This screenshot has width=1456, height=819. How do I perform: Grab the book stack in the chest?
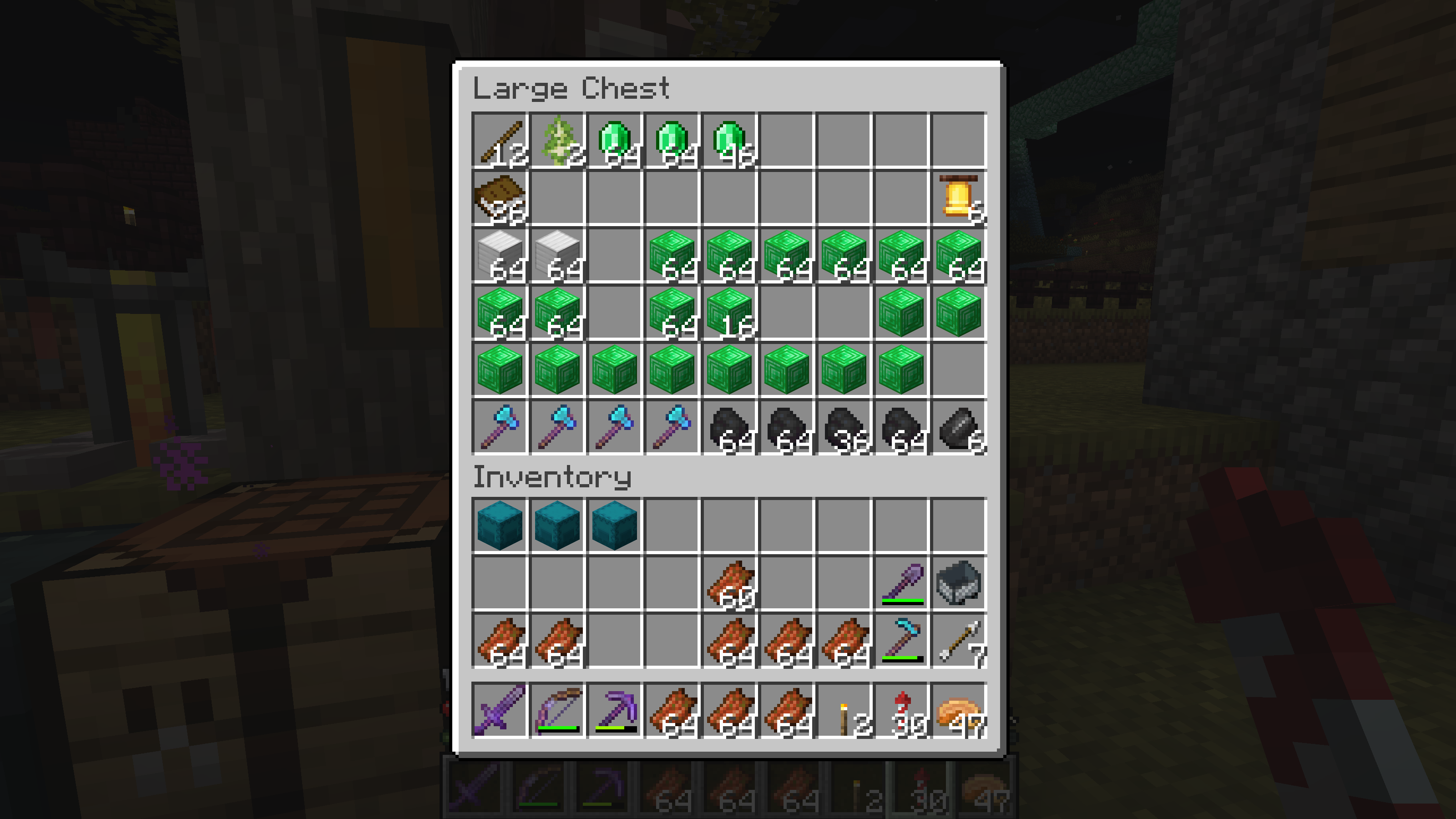point(500,198)
